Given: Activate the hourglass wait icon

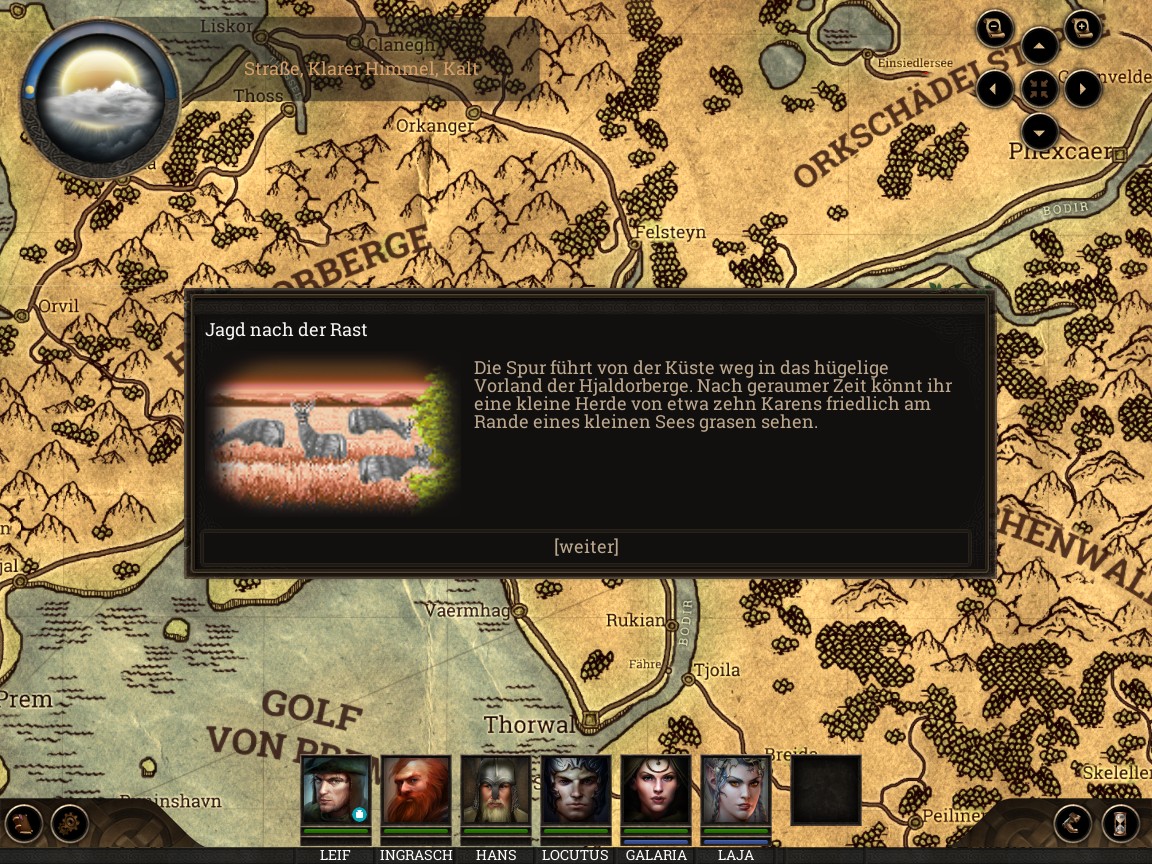Looking at the screenshot, I should click(1121, 823).
